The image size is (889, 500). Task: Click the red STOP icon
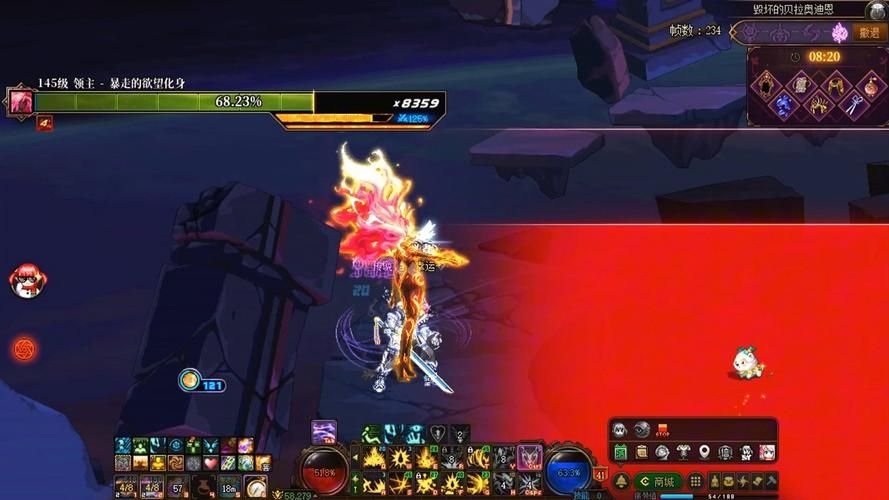(x=663, y=430)
